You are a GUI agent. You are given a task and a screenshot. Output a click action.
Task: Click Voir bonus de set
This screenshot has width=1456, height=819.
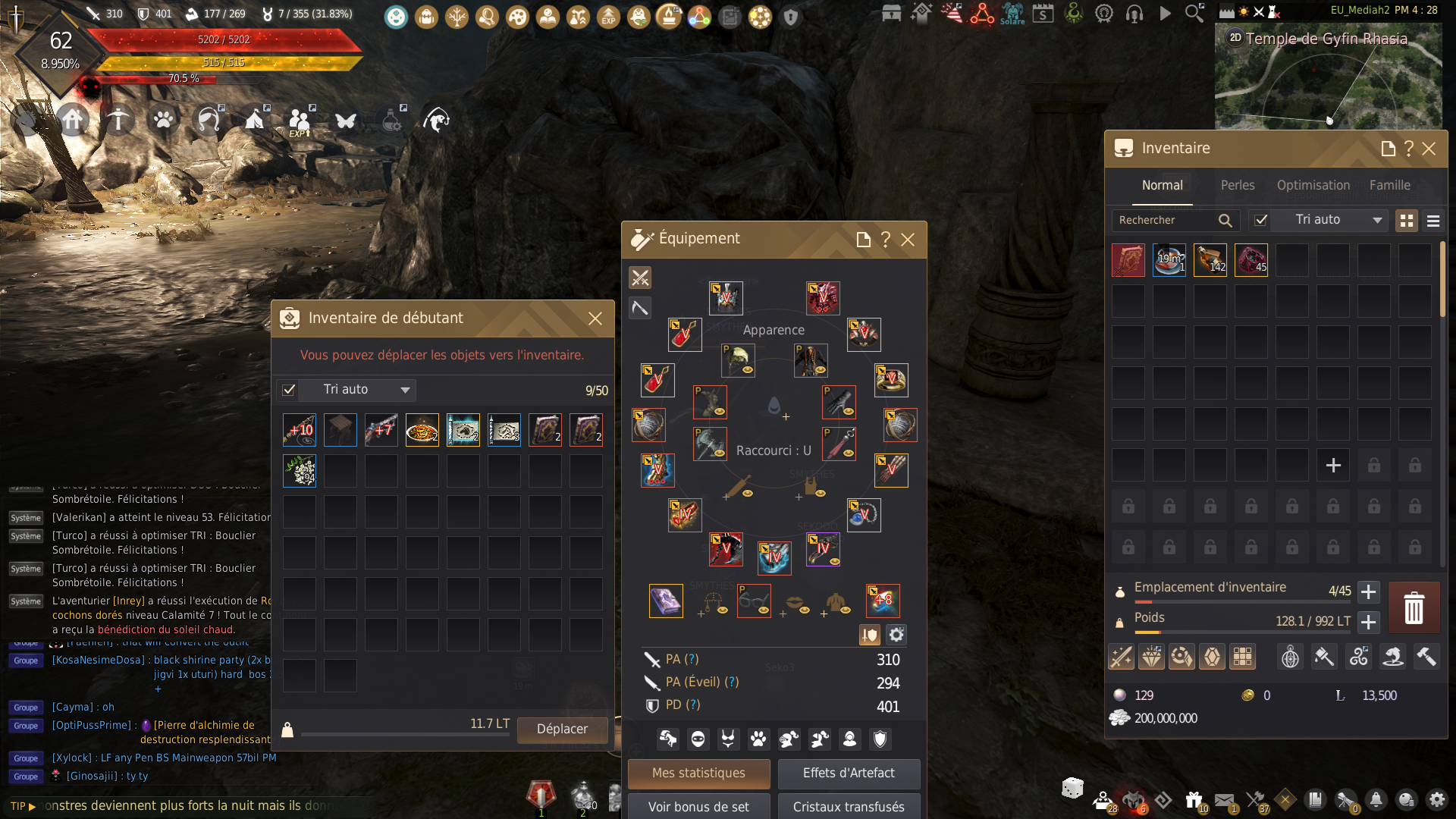click(698, 807)
